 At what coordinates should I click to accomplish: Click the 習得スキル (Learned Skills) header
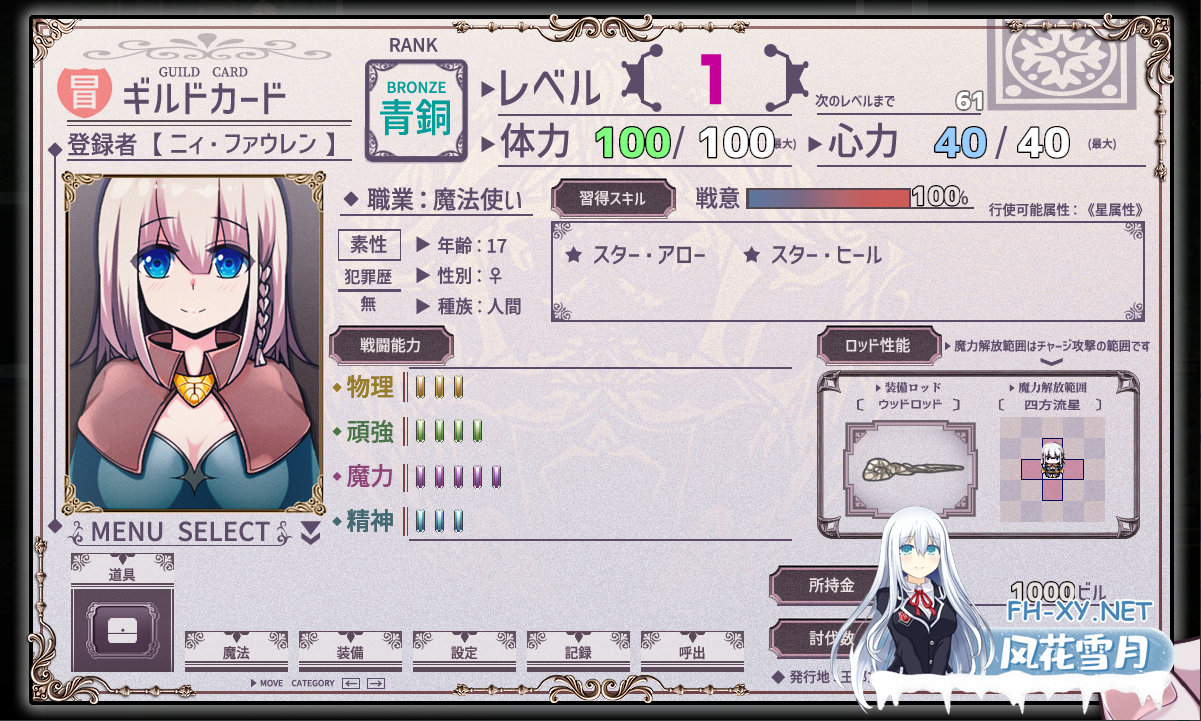tap(613, 198)
